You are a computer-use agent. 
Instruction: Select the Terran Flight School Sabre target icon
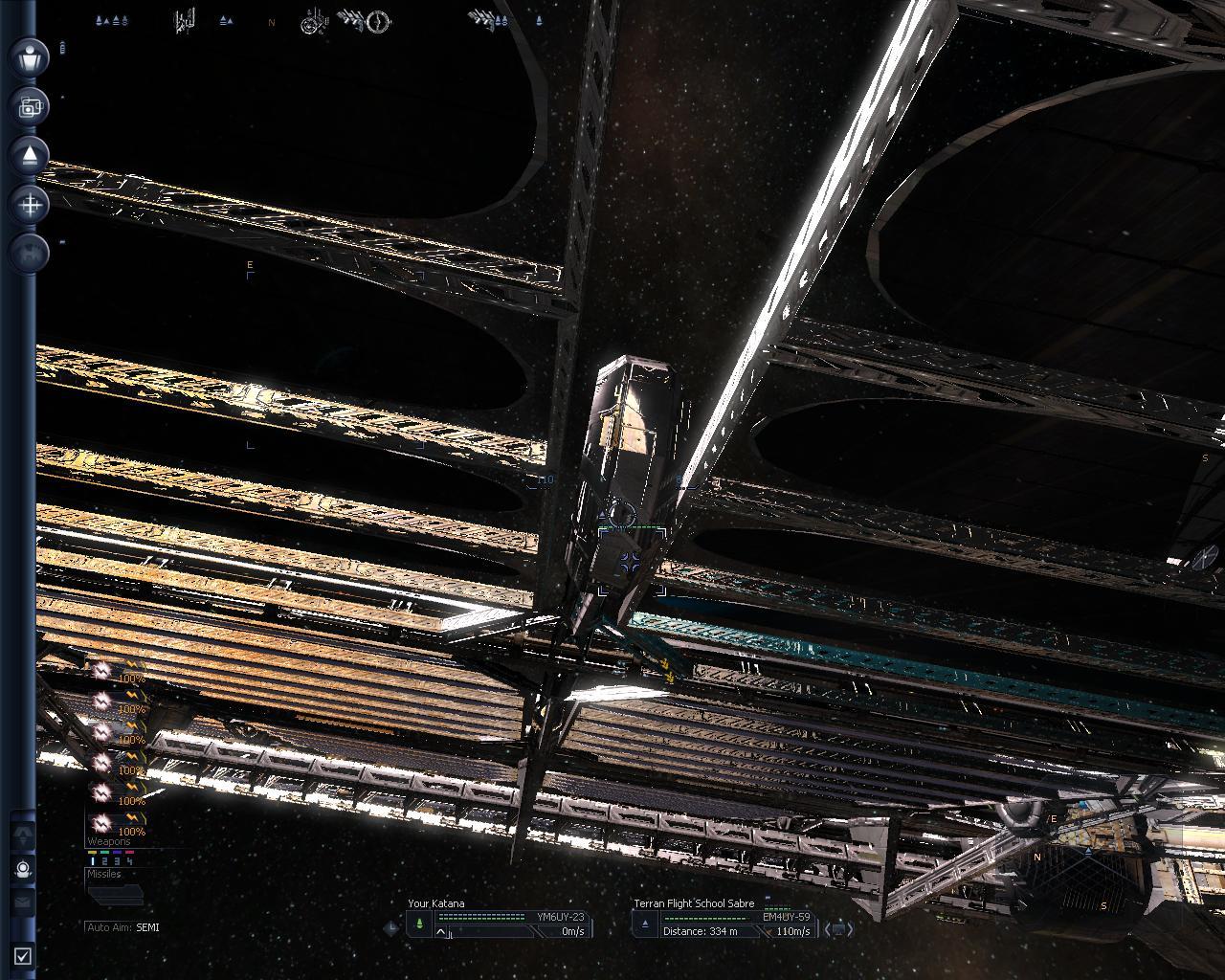pyautogui.click(x=645, y=924)
